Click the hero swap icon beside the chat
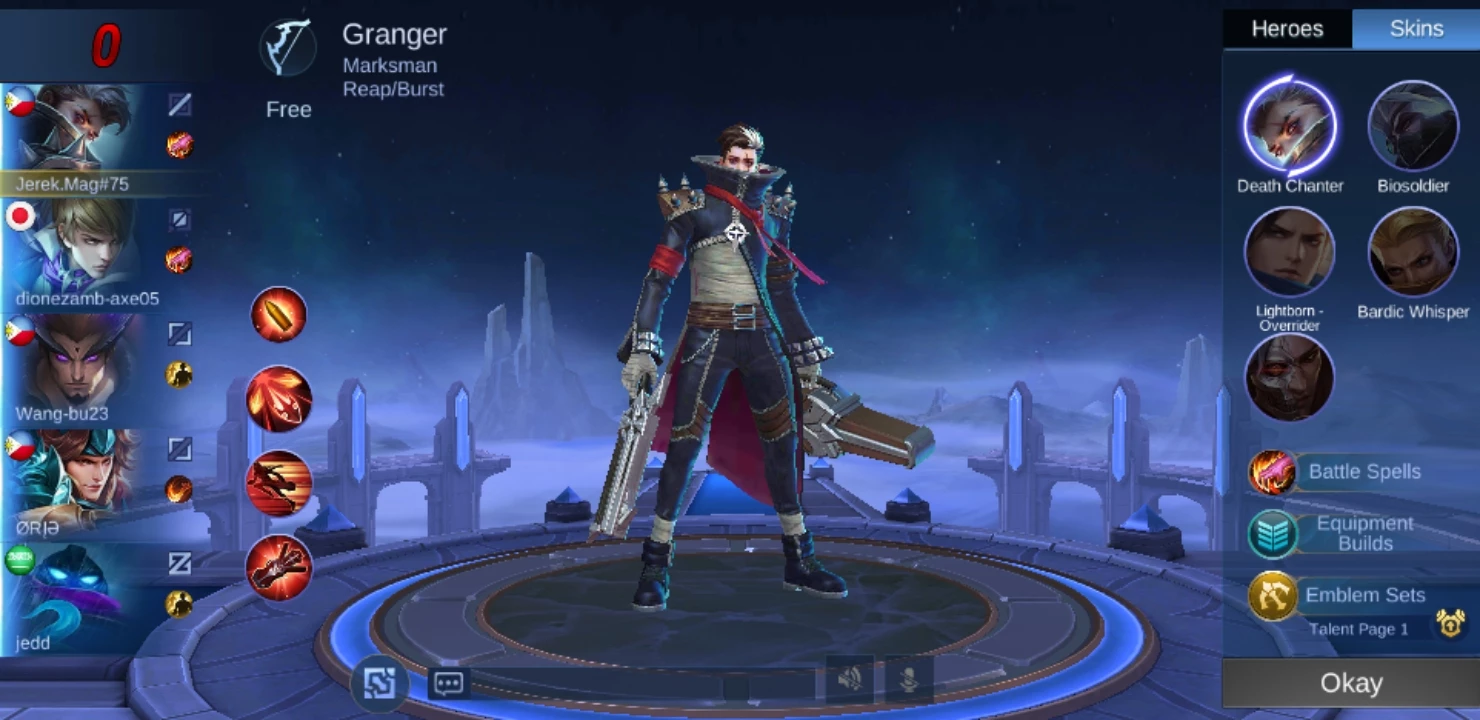The width and height of the screenshot is (1480, 720). coord(379,683)
